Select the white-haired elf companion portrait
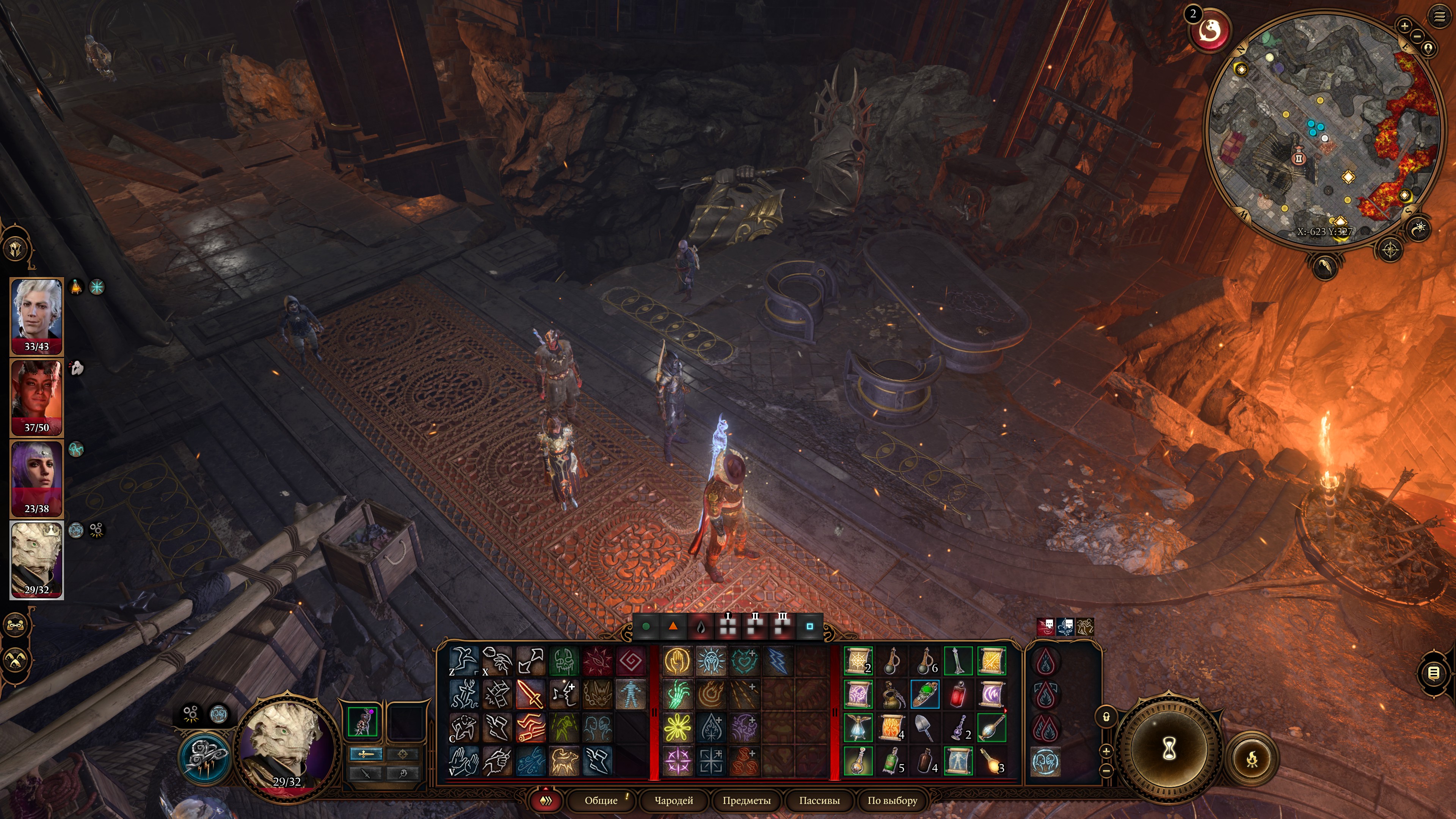The height and width of the screenshot is (819, 1456). click(37, 316)
